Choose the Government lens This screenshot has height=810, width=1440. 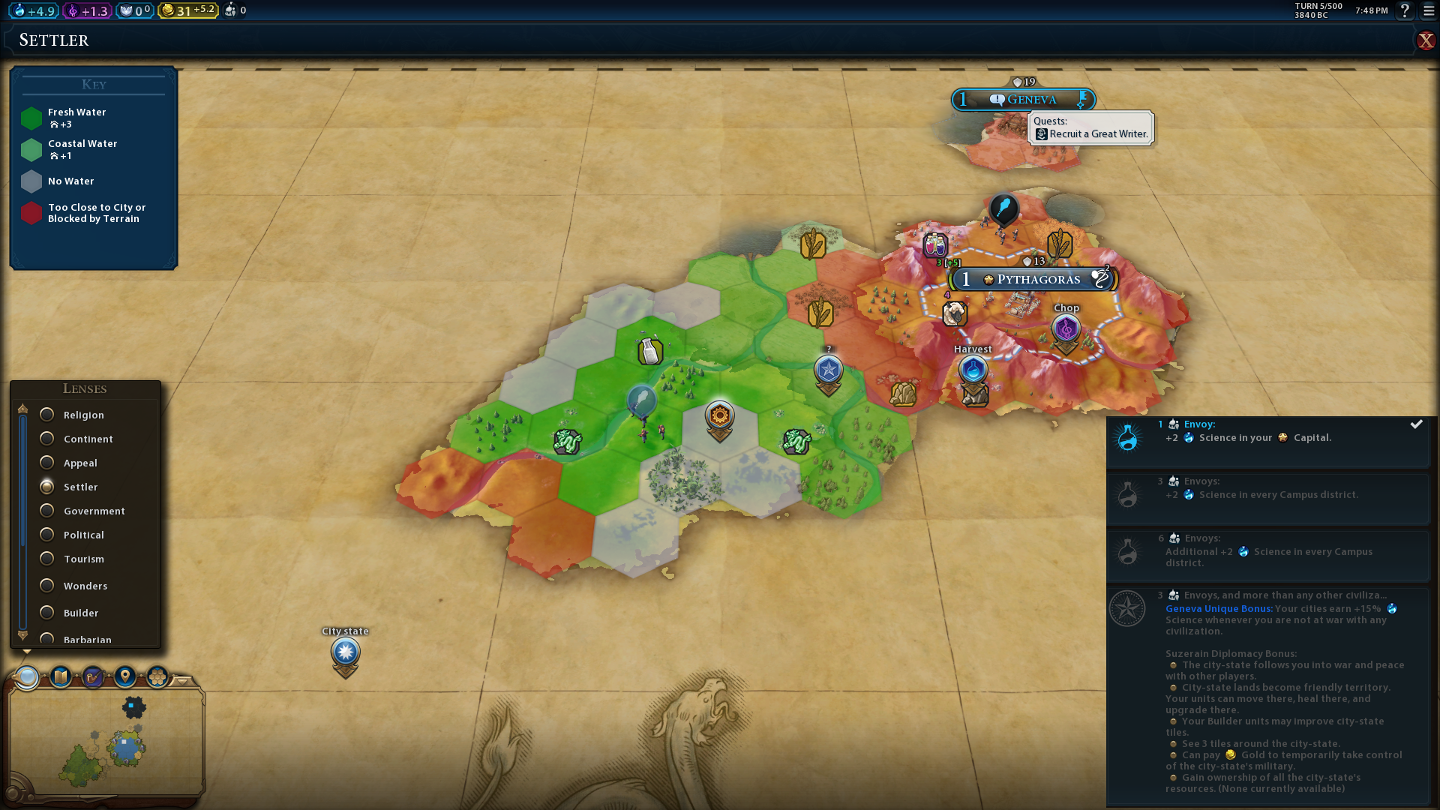click(47, 511)
